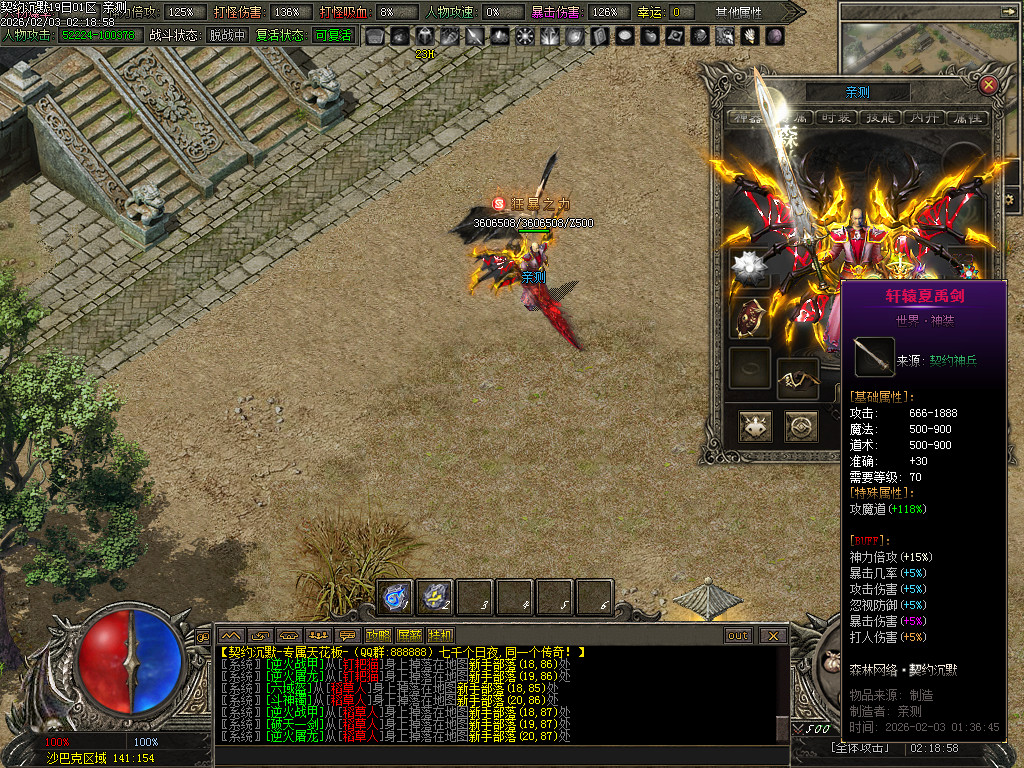Select the white spiked orb equipment slot
The image size is (1024, 768).
(x=749, y=268)
